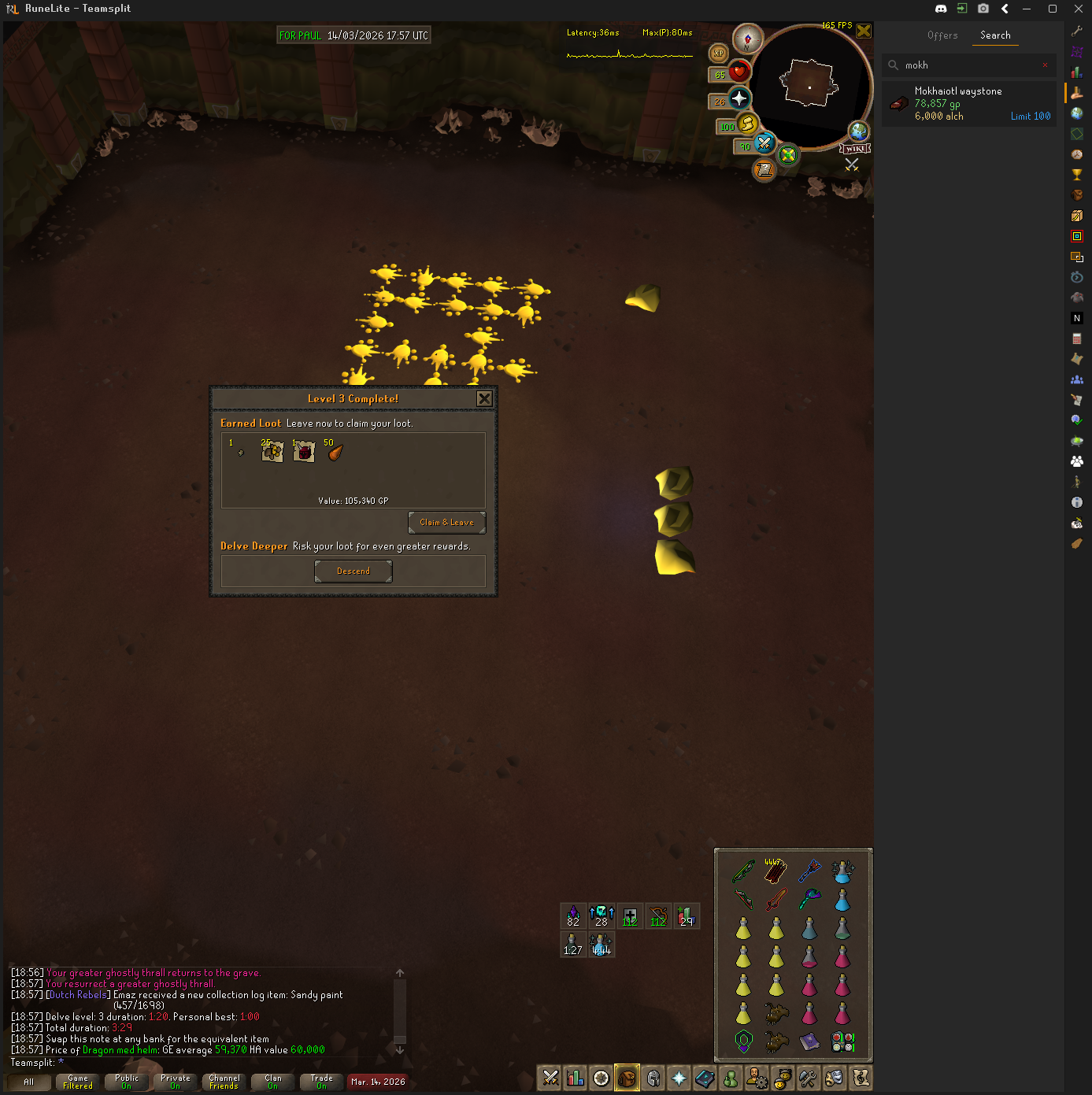Open the spellbook tab
This screenshot has height=1095, width=1092.
(x=705, y=1078)
